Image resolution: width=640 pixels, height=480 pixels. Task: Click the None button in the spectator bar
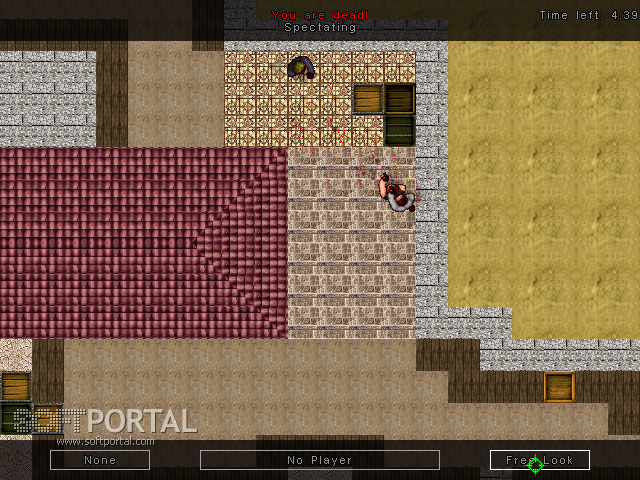click(x=100, y=460)
